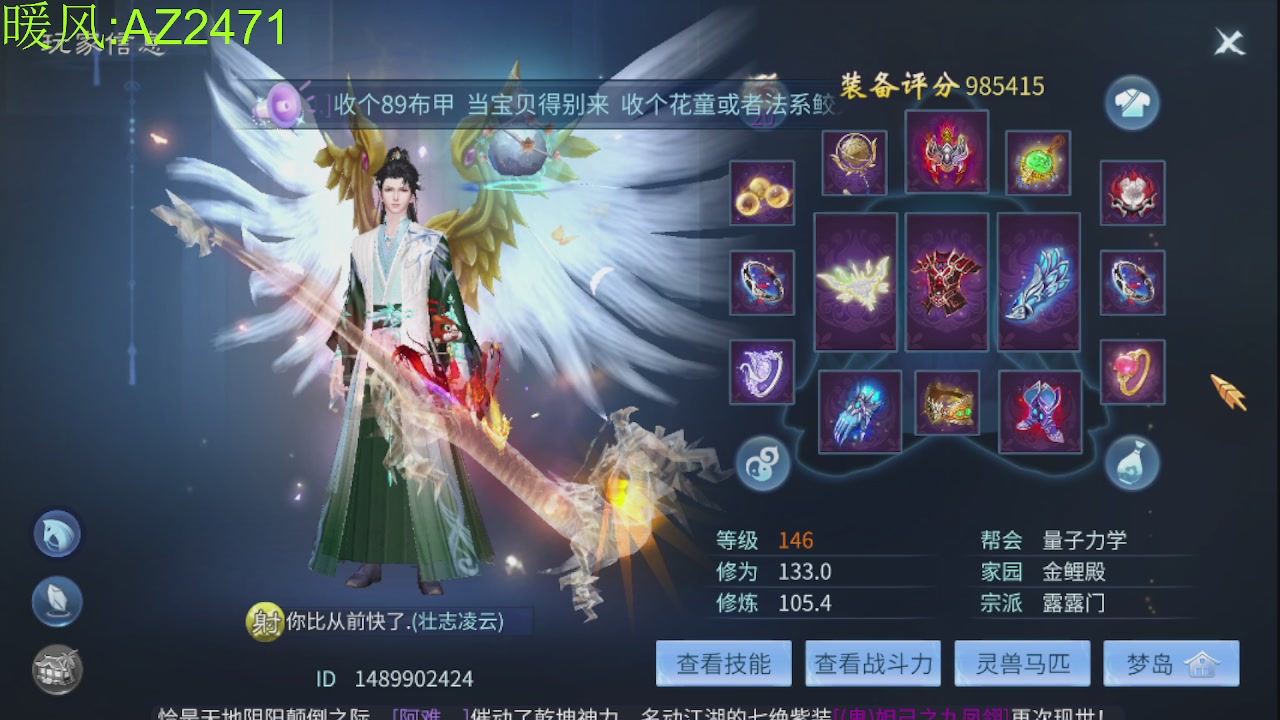
Task: Open 梦岛 from the bottom bar
Action: [1171, 663]
